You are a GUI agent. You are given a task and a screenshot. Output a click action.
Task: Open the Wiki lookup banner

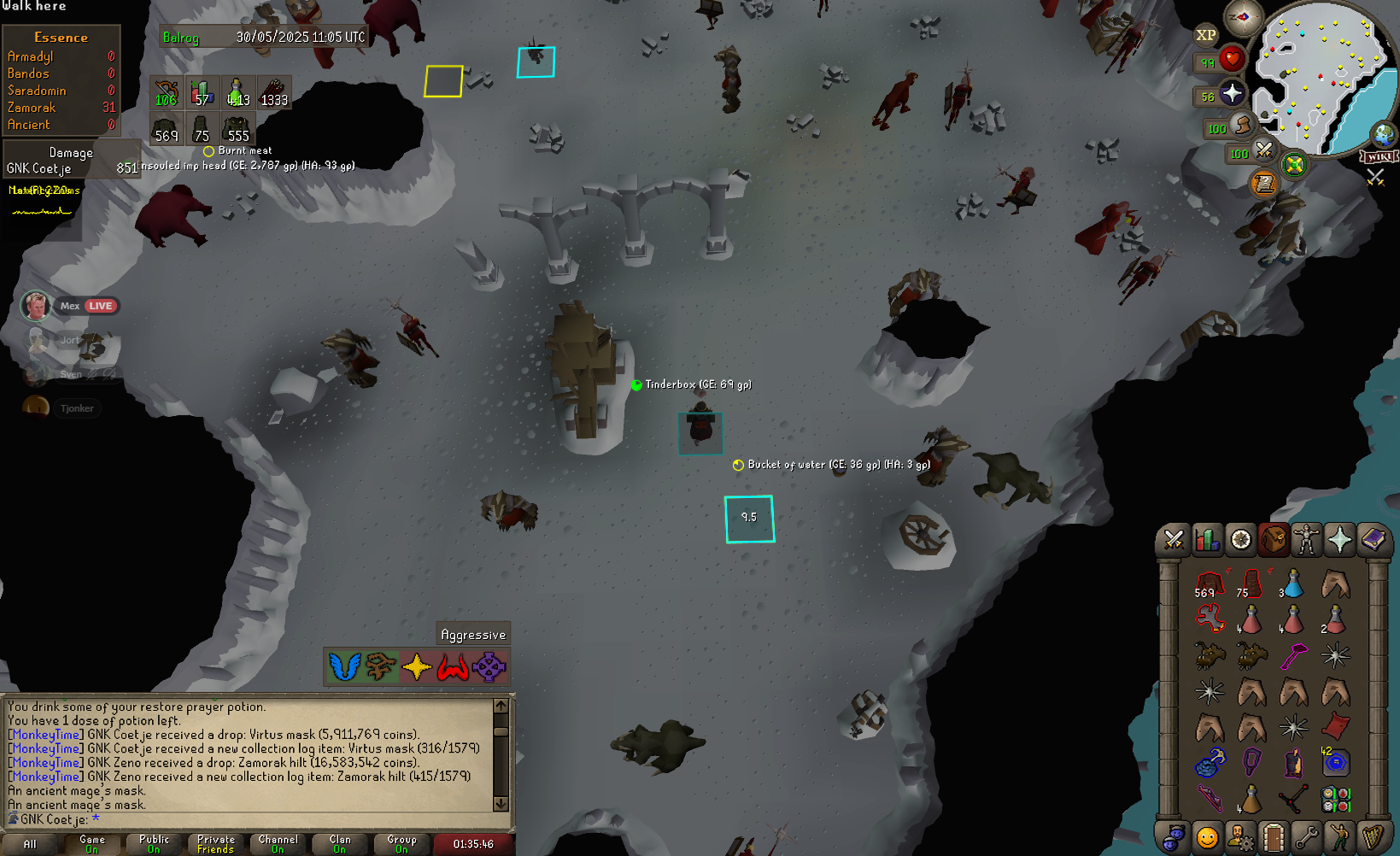[x=1379, y=156]
